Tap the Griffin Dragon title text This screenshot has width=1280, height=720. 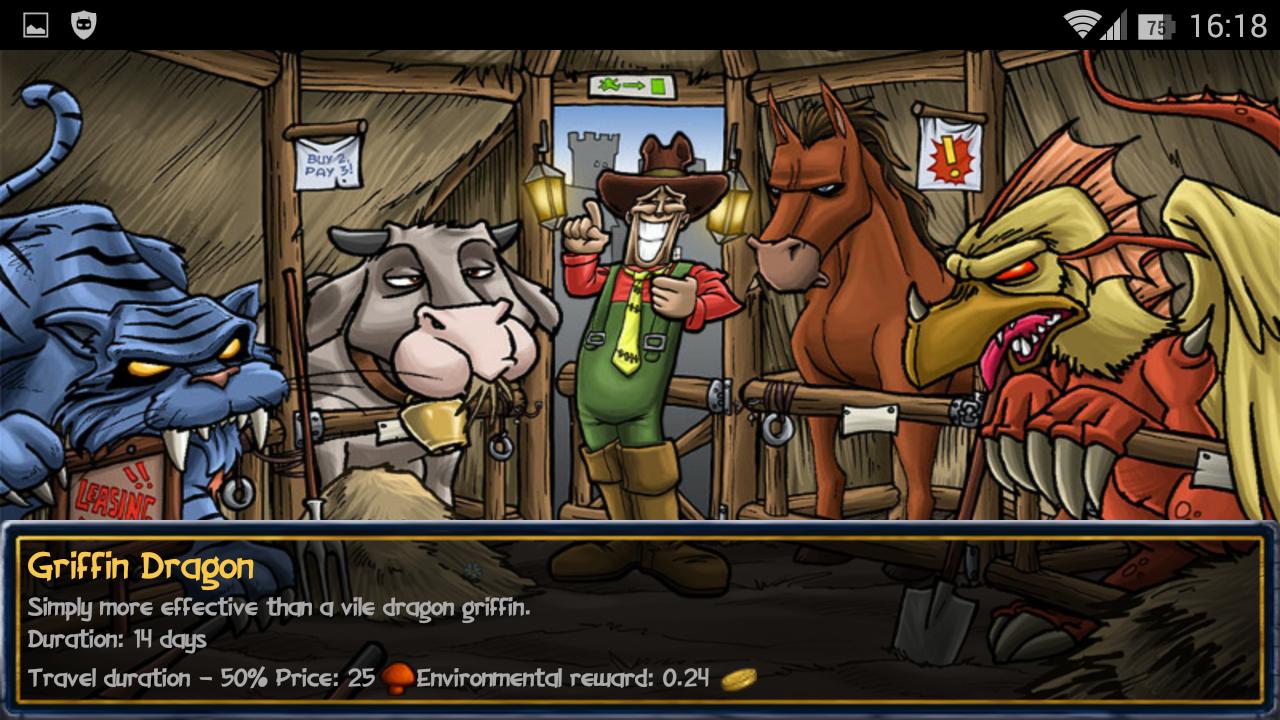[x=140, y=566]
